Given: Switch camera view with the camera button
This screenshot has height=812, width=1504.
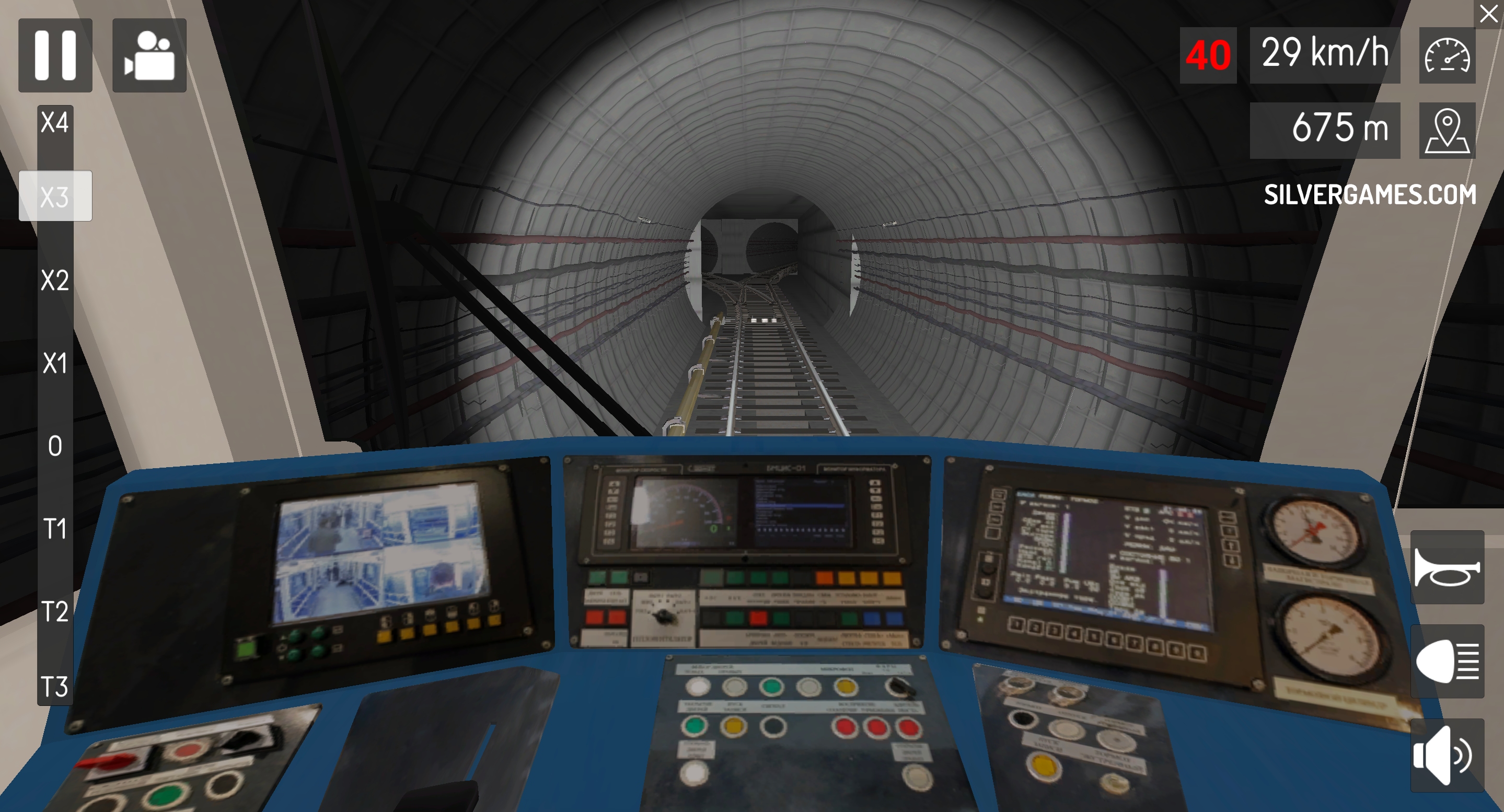Looking at the screenshot, I should click(x=149, y=55).
